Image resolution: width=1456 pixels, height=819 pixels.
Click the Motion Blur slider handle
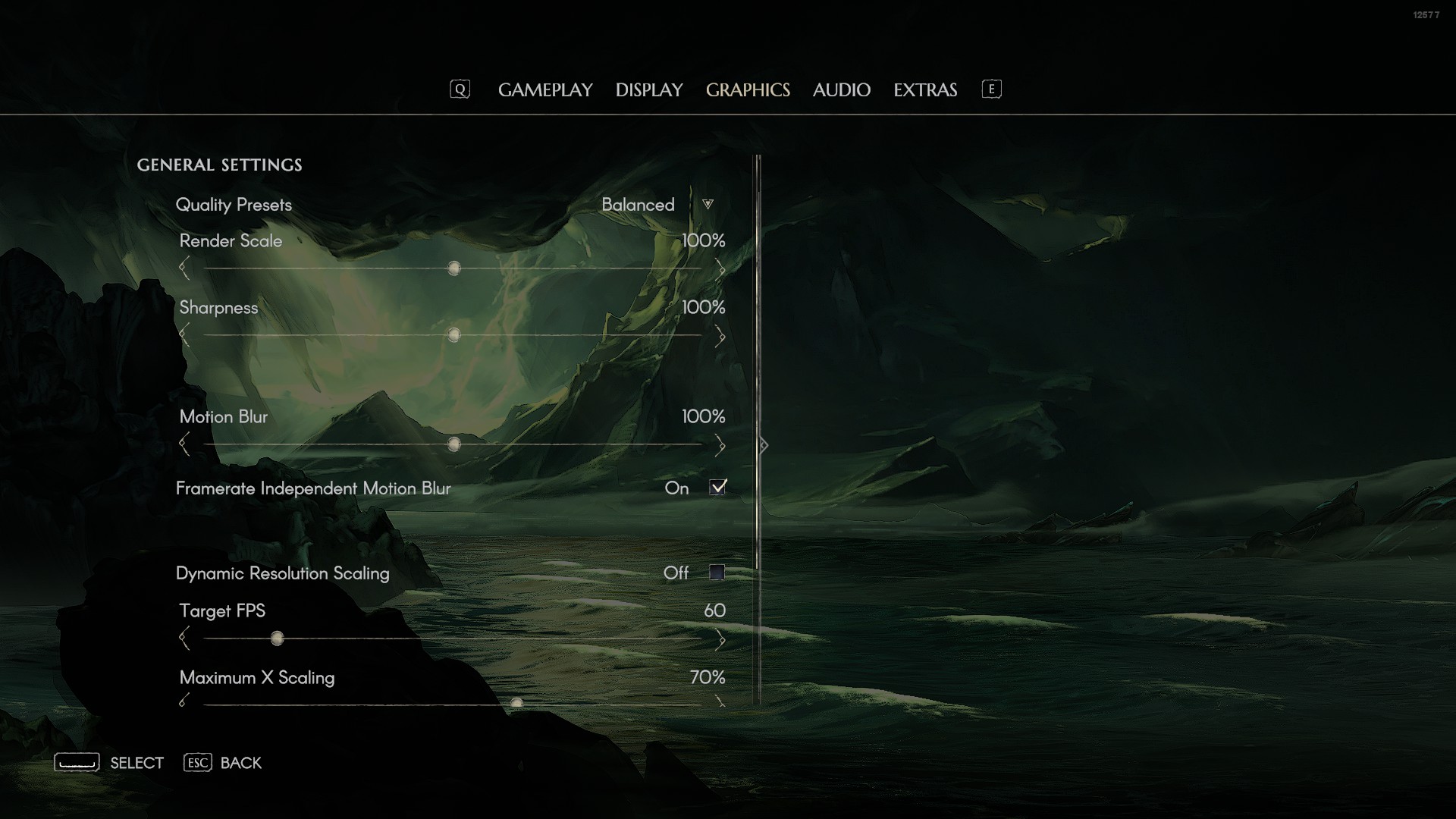[x=453, y=444]
